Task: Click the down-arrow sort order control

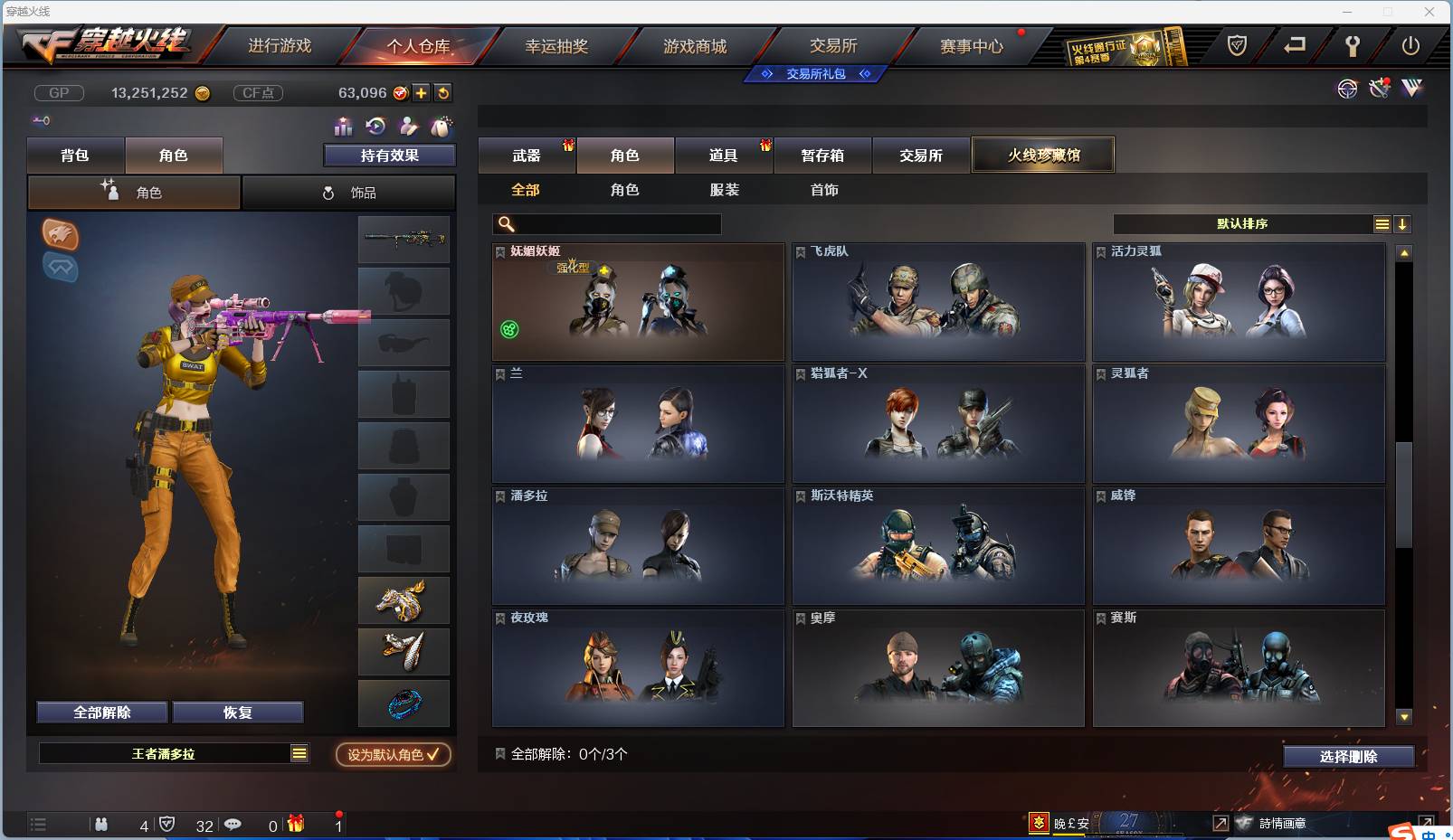Action: click(1401, 223)
